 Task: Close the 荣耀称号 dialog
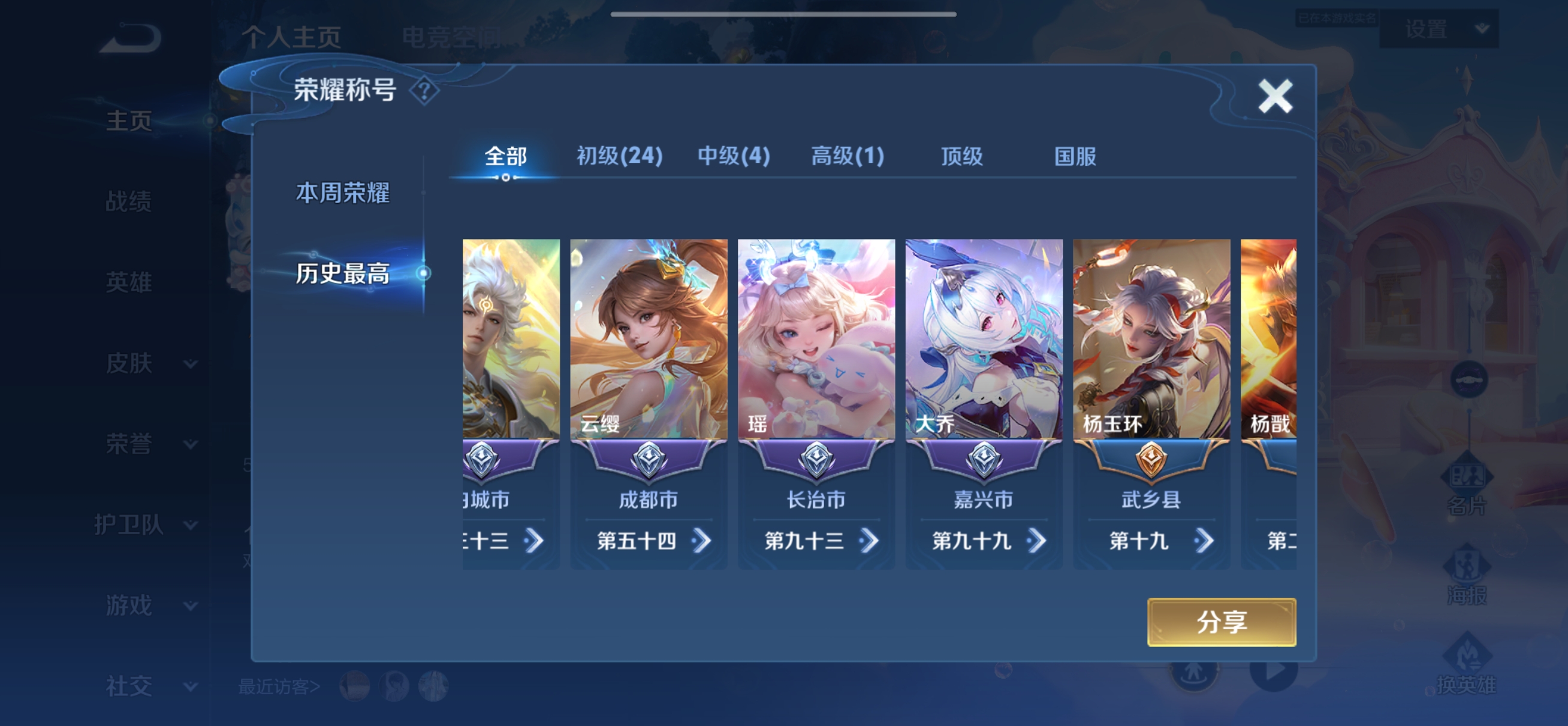point(1275,96)
